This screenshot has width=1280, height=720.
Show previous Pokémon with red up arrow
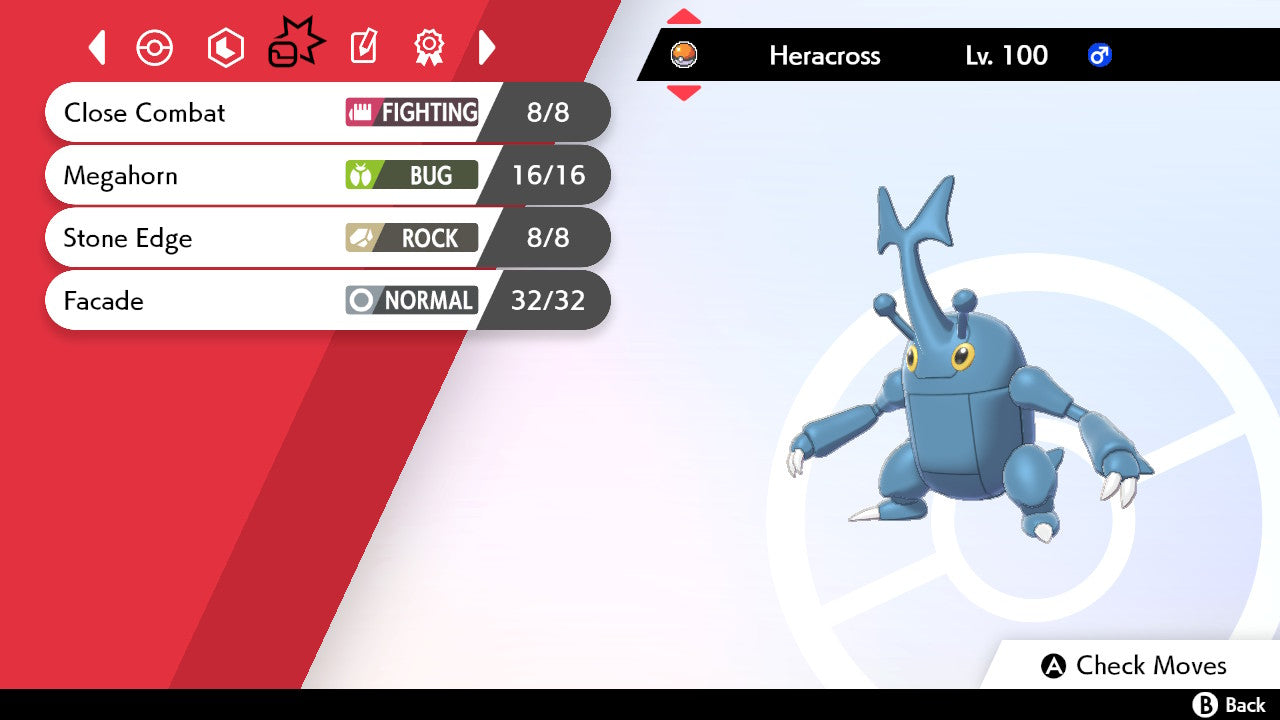pyautogui.click(x=684, y=17)
